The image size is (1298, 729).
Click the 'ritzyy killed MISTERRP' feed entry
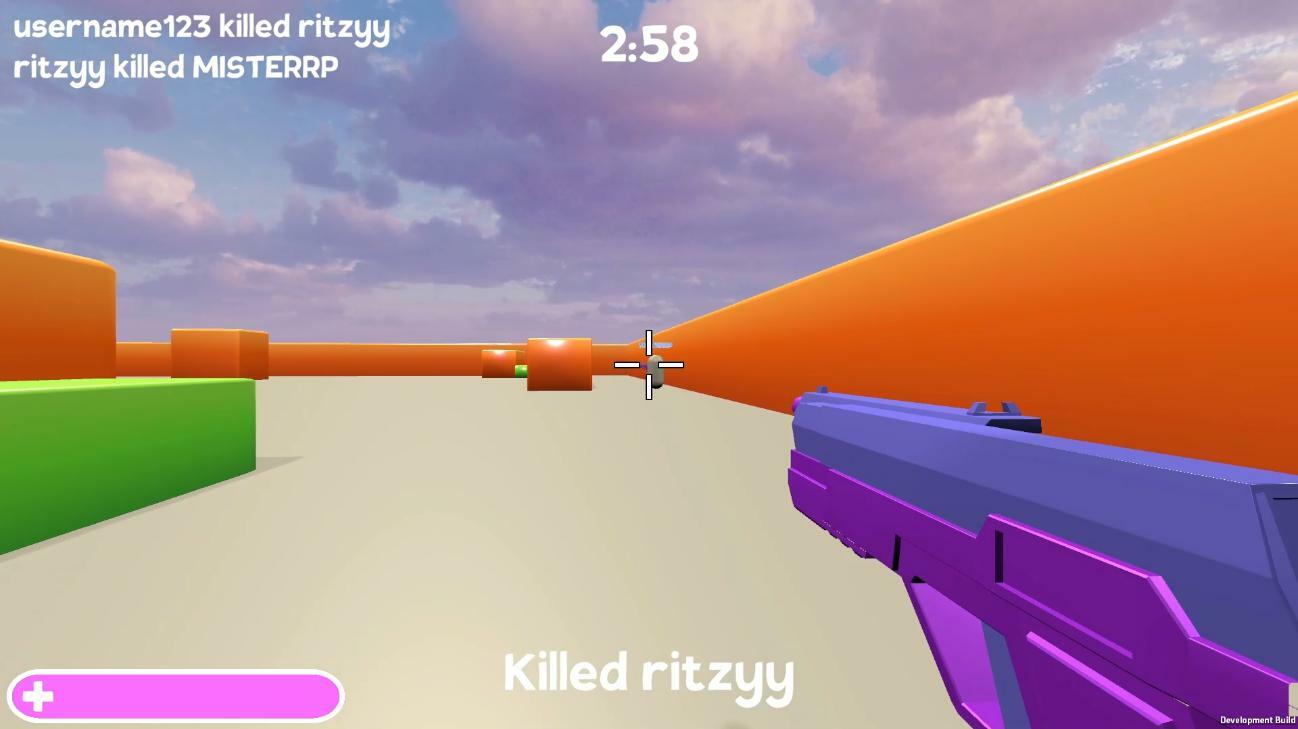point(176,65)
